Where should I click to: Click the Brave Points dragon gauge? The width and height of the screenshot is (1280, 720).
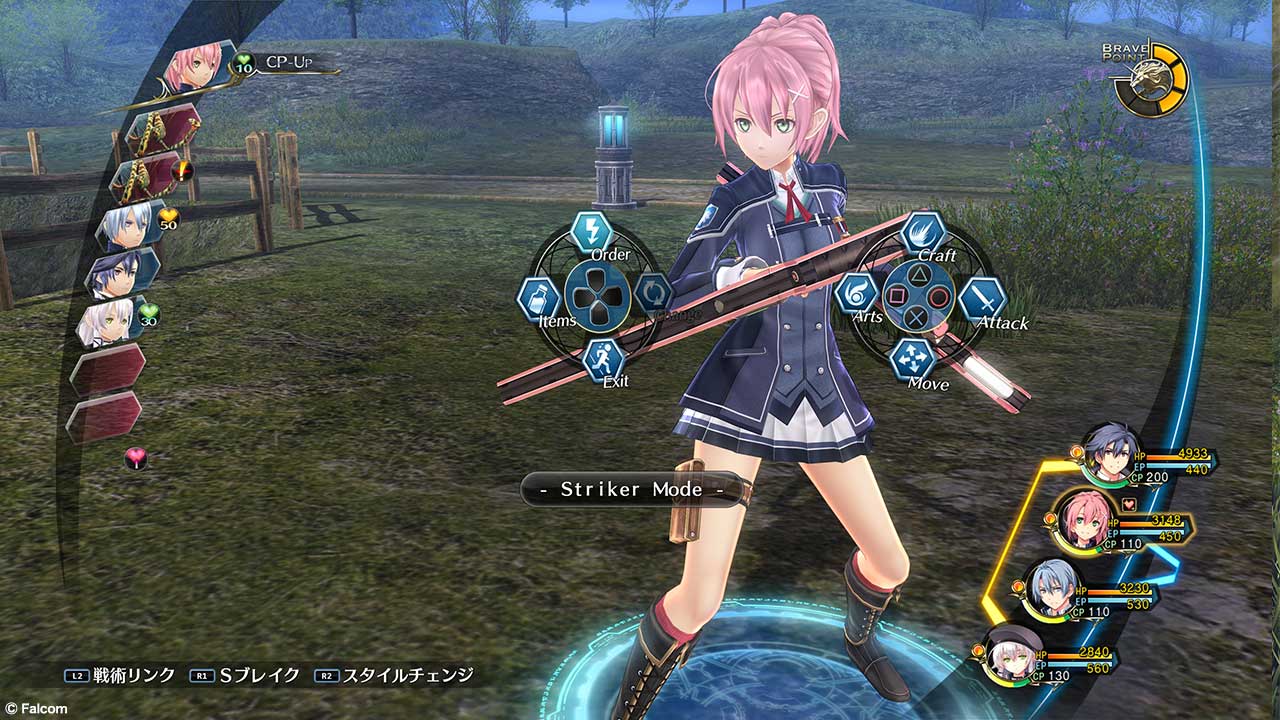1151,78
